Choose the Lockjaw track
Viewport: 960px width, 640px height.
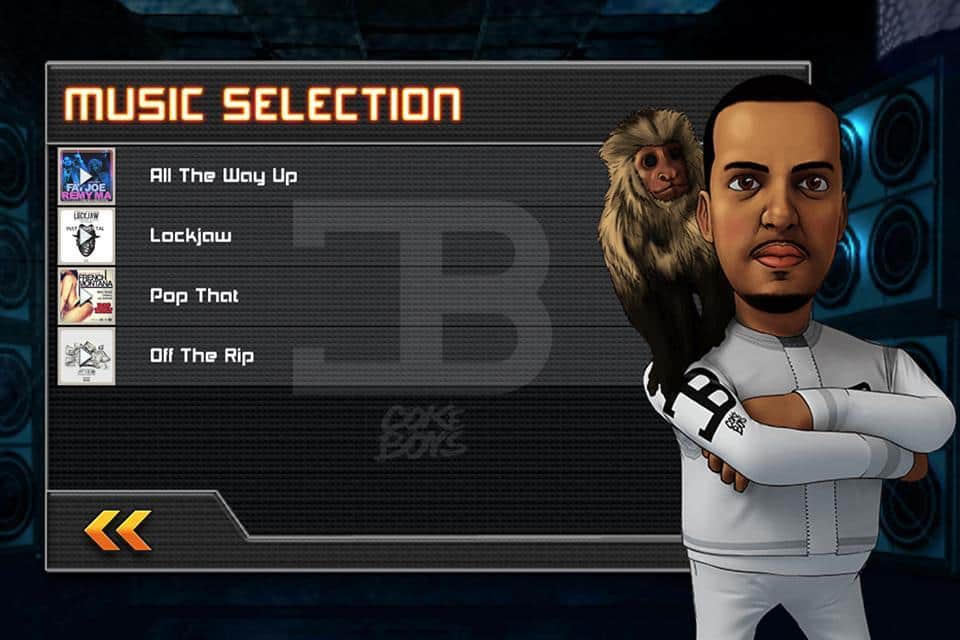[190, 236]
